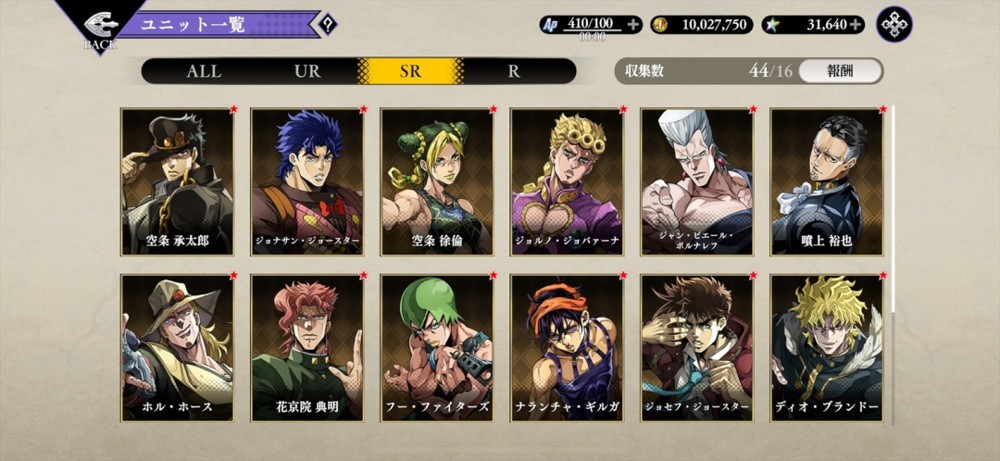Select the ポルナレフ unit card

(697, 182)
